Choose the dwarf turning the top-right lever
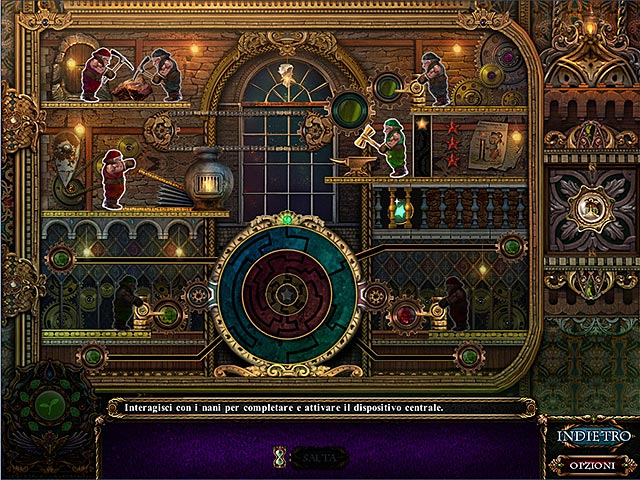Image resolution: width=640 pixels, height=480 pixels. tap(436, 78)
